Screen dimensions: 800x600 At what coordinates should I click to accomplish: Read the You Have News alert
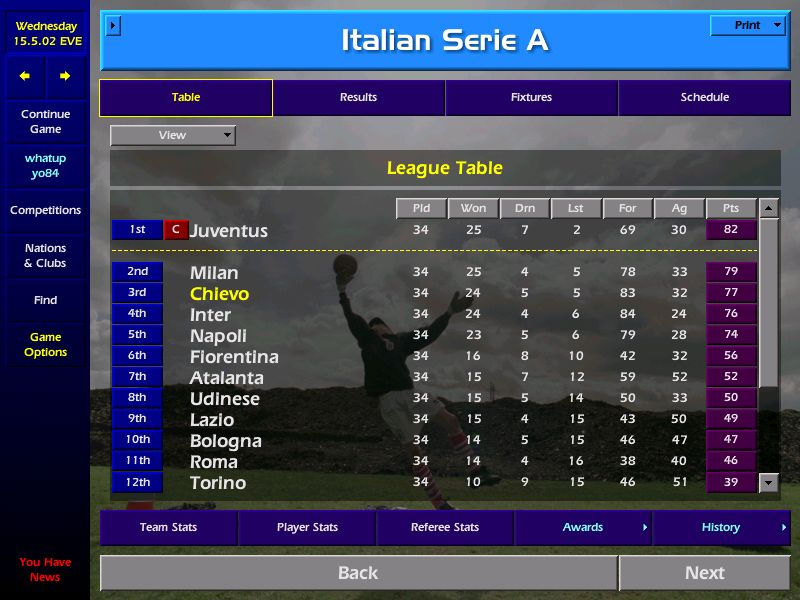[x=45, y=569]
